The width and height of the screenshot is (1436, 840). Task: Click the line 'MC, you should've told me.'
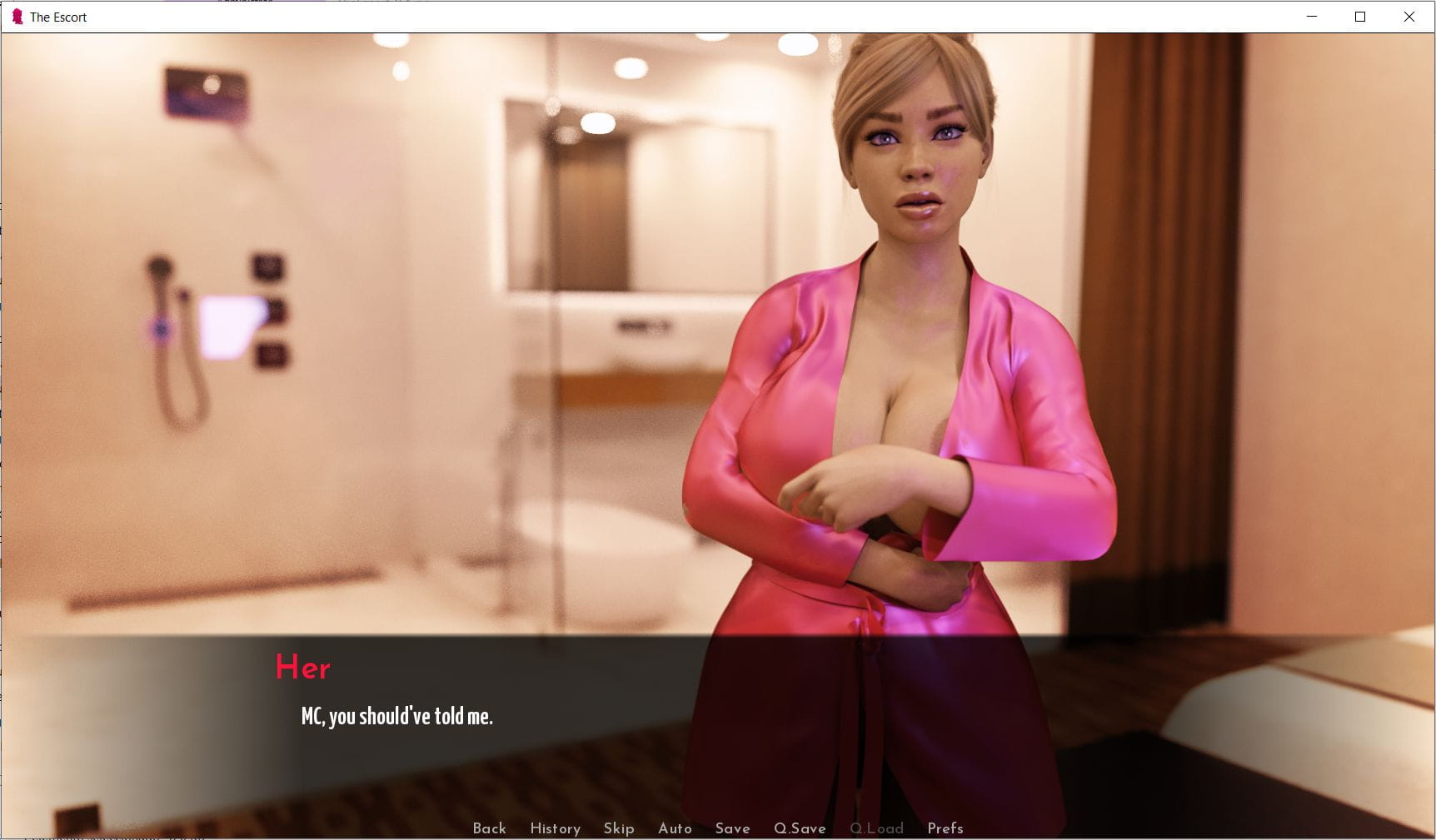click(396, 715)
